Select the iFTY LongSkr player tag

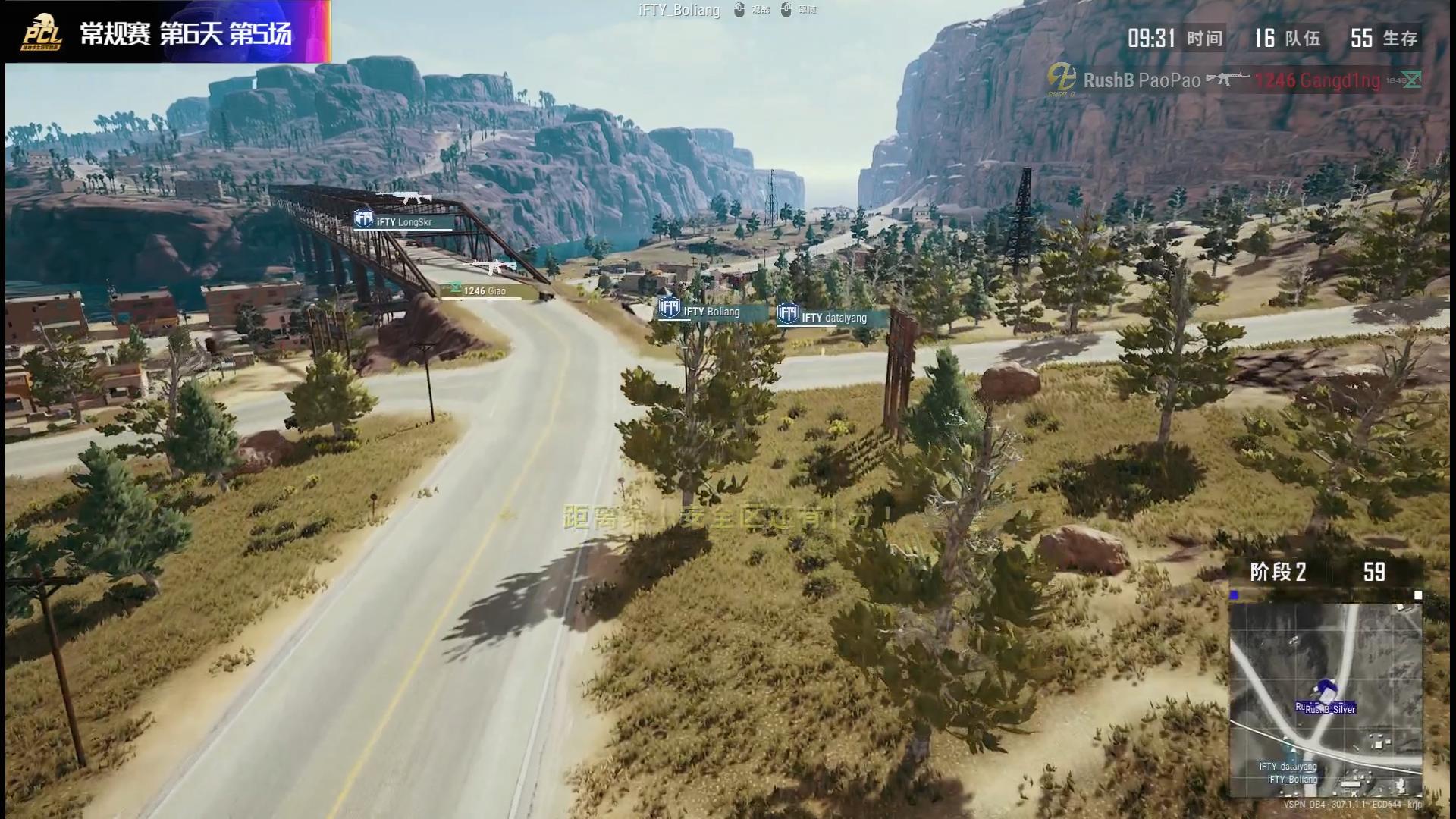tap(403, 221)
